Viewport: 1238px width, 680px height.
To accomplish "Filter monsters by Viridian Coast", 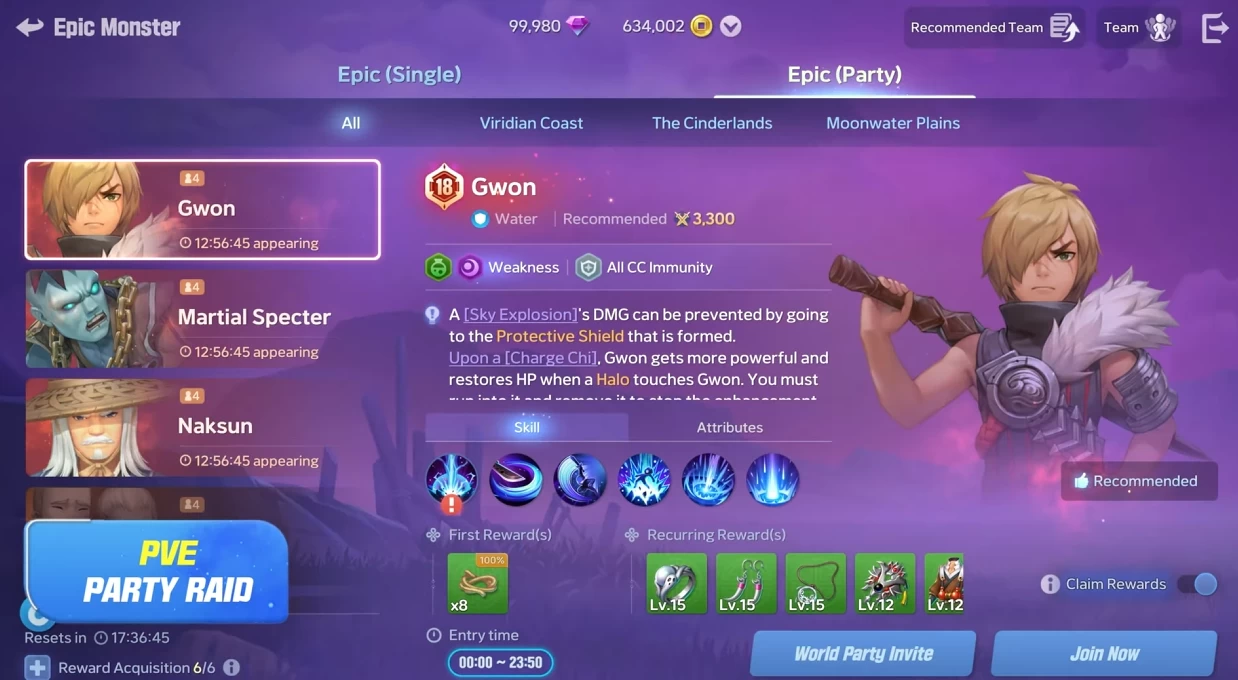I will pos(531,123).
